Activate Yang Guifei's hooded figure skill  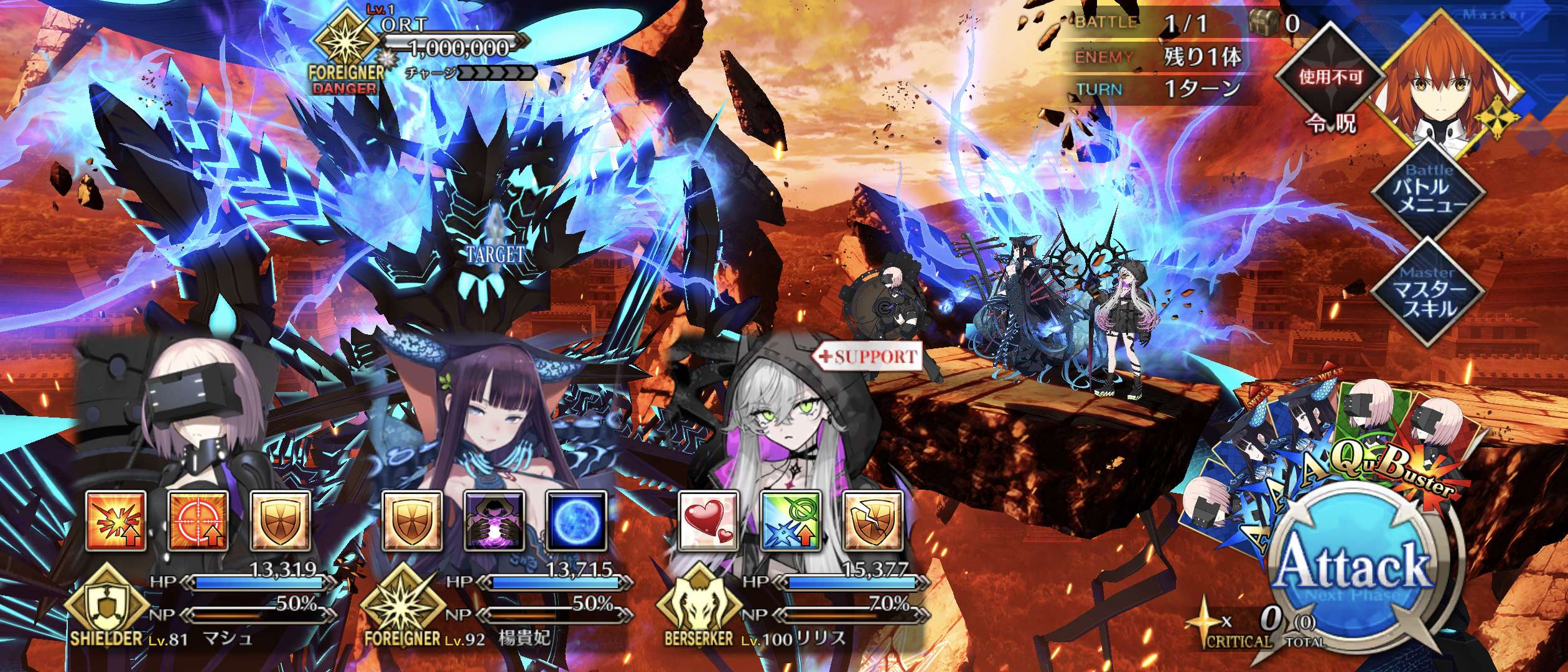point(494,521)
